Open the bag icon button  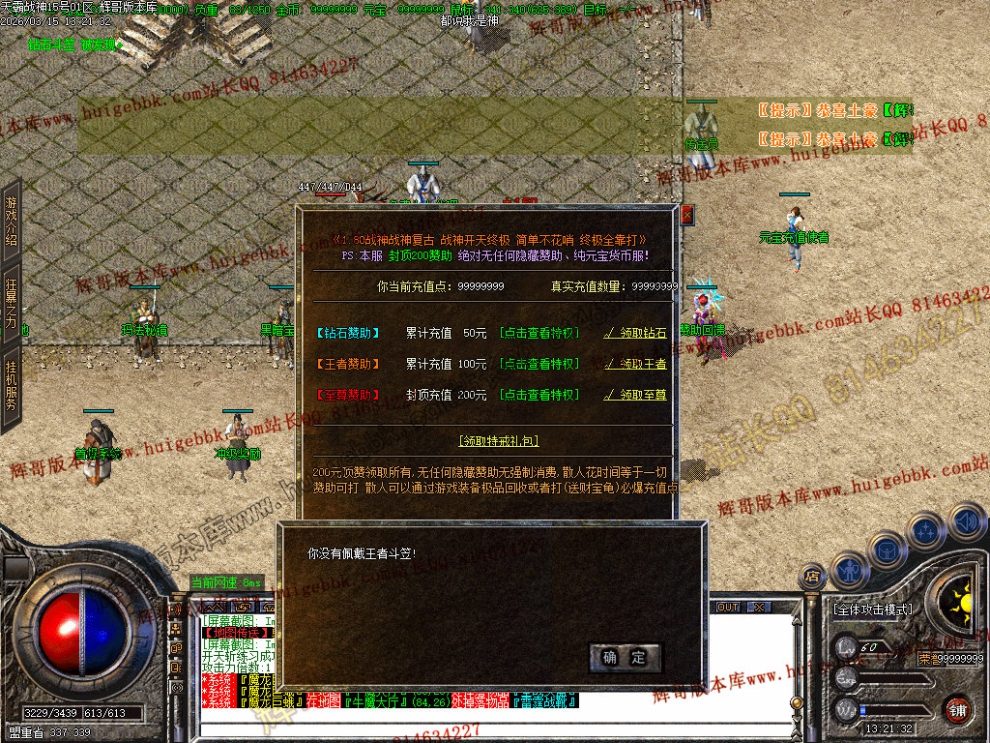click(886, 549)
